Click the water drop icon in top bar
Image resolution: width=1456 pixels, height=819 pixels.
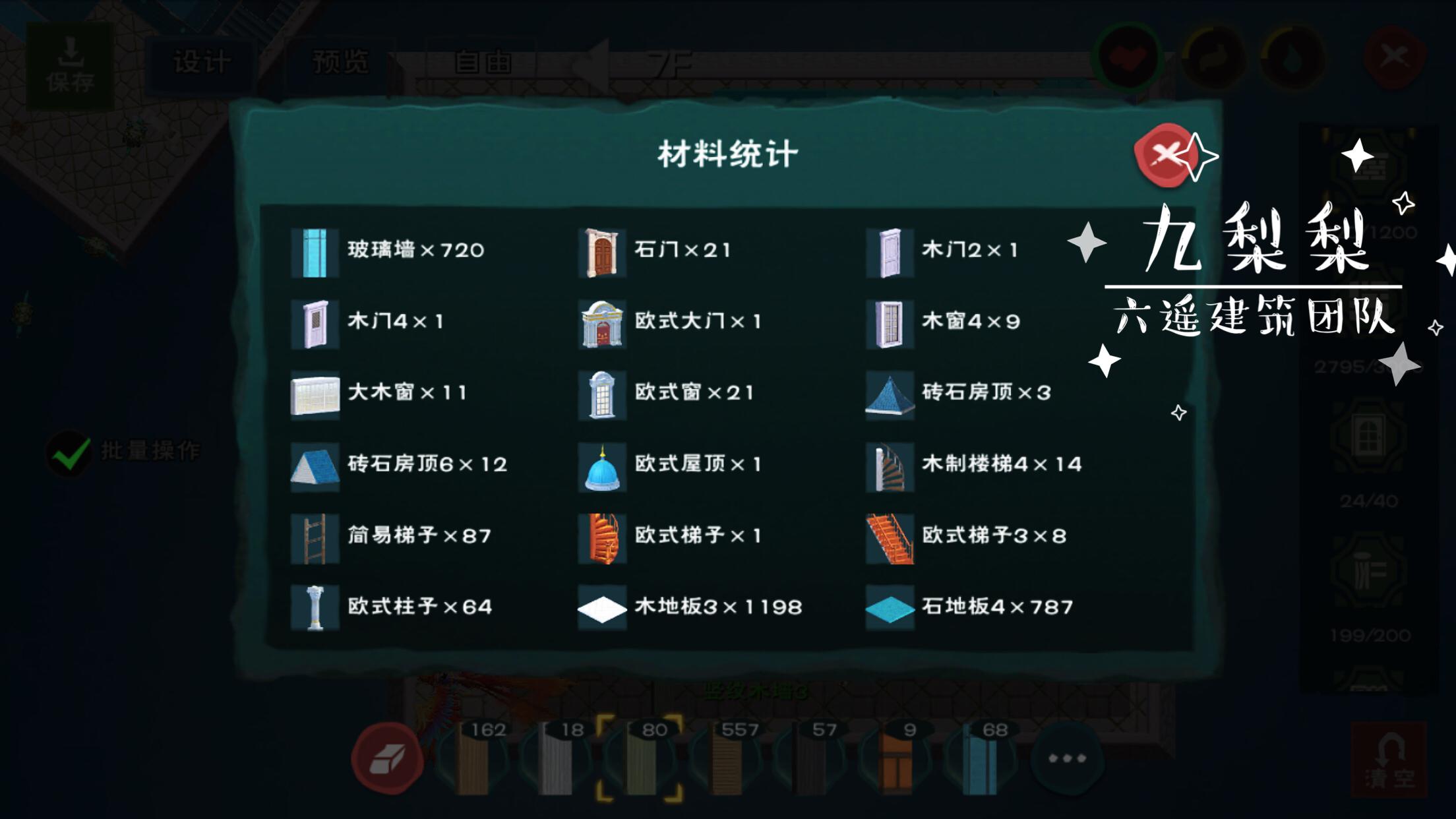tap(1292, 59)
